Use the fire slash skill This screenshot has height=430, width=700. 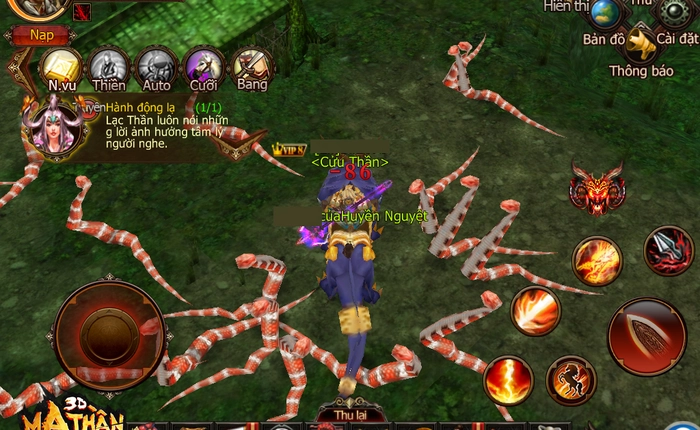click(597, 260)
